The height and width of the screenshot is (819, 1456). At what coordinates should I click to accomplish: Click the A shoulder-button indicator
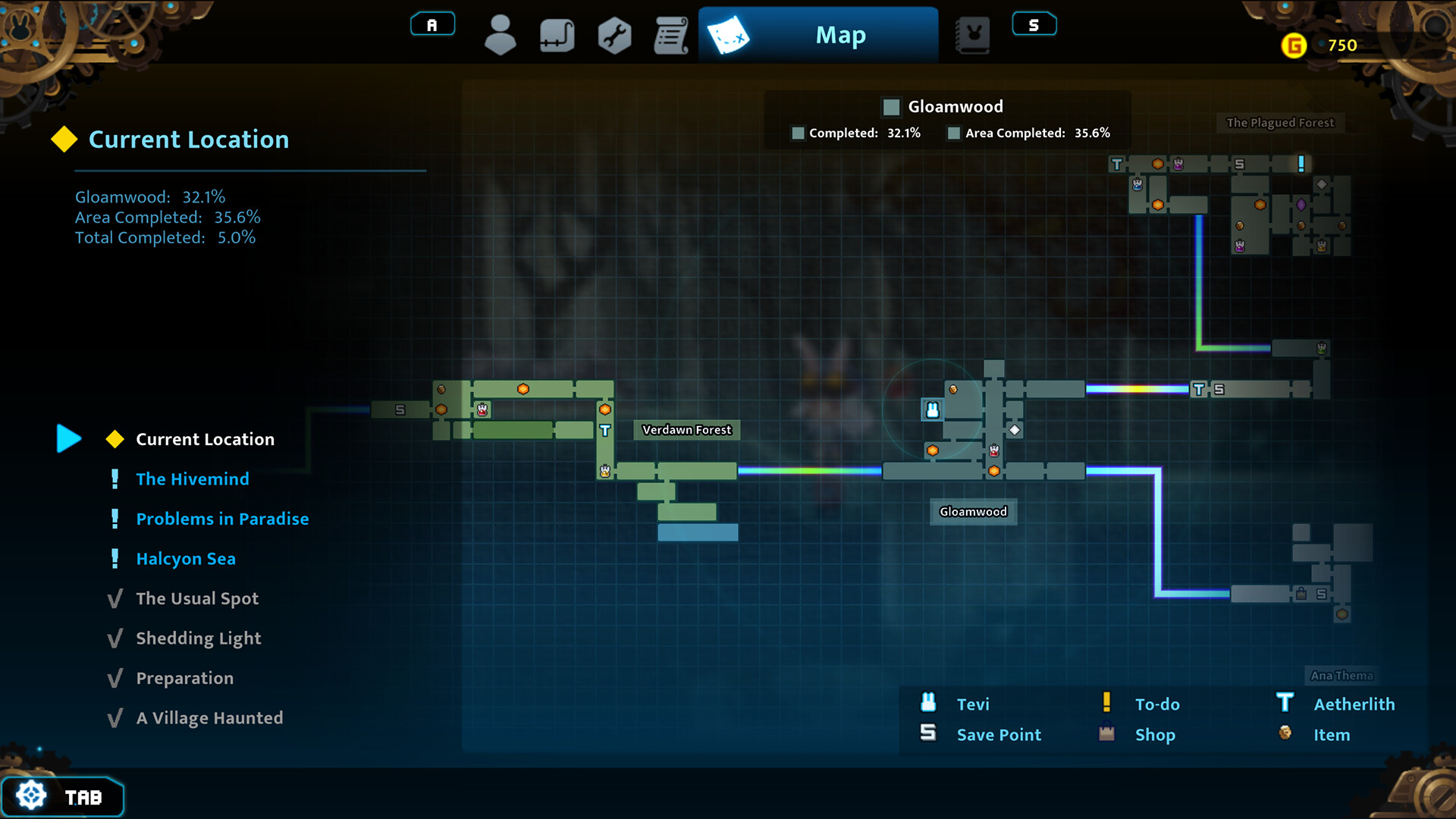pos(432,24)
